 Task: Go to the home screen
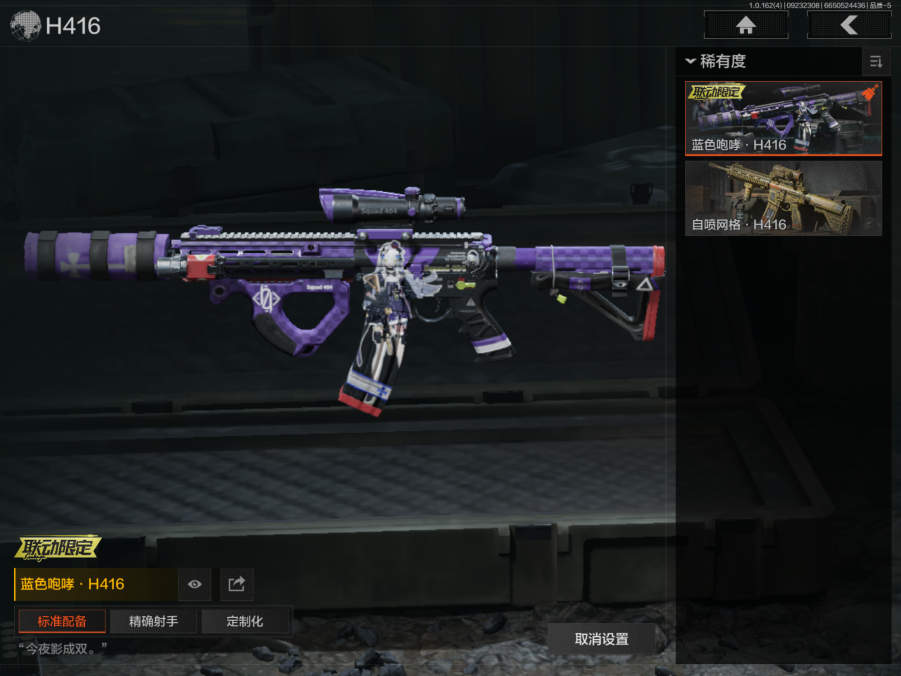click(x=745, y=26)
